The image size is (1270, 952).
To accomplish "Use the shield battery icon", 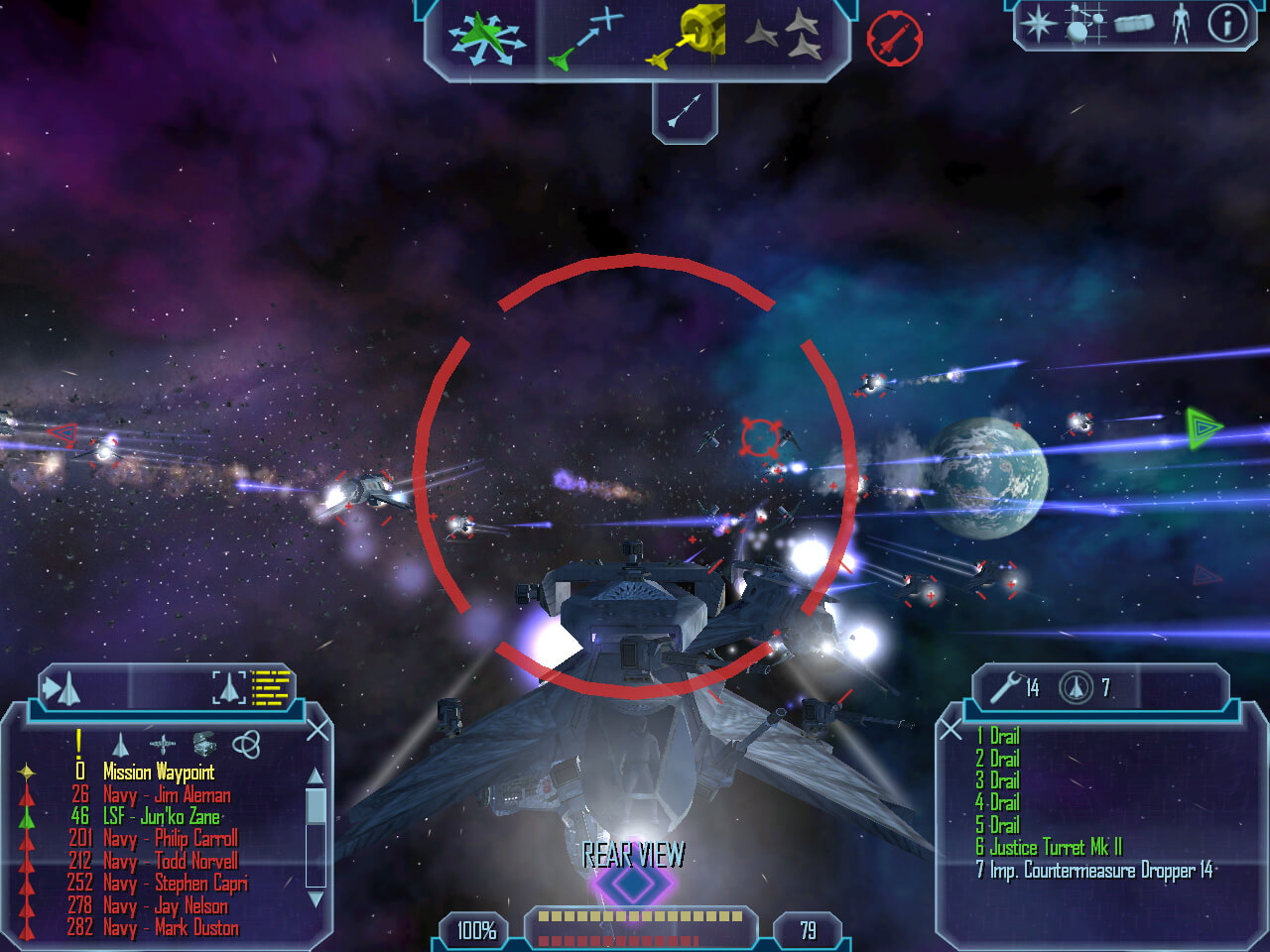I will click(x=1076, y=686).
